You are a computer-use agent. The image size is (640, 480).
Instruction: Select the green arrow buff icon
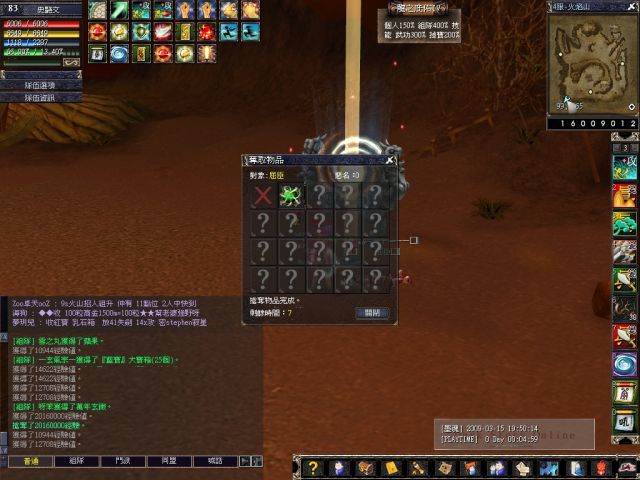(x=119, y=10)
